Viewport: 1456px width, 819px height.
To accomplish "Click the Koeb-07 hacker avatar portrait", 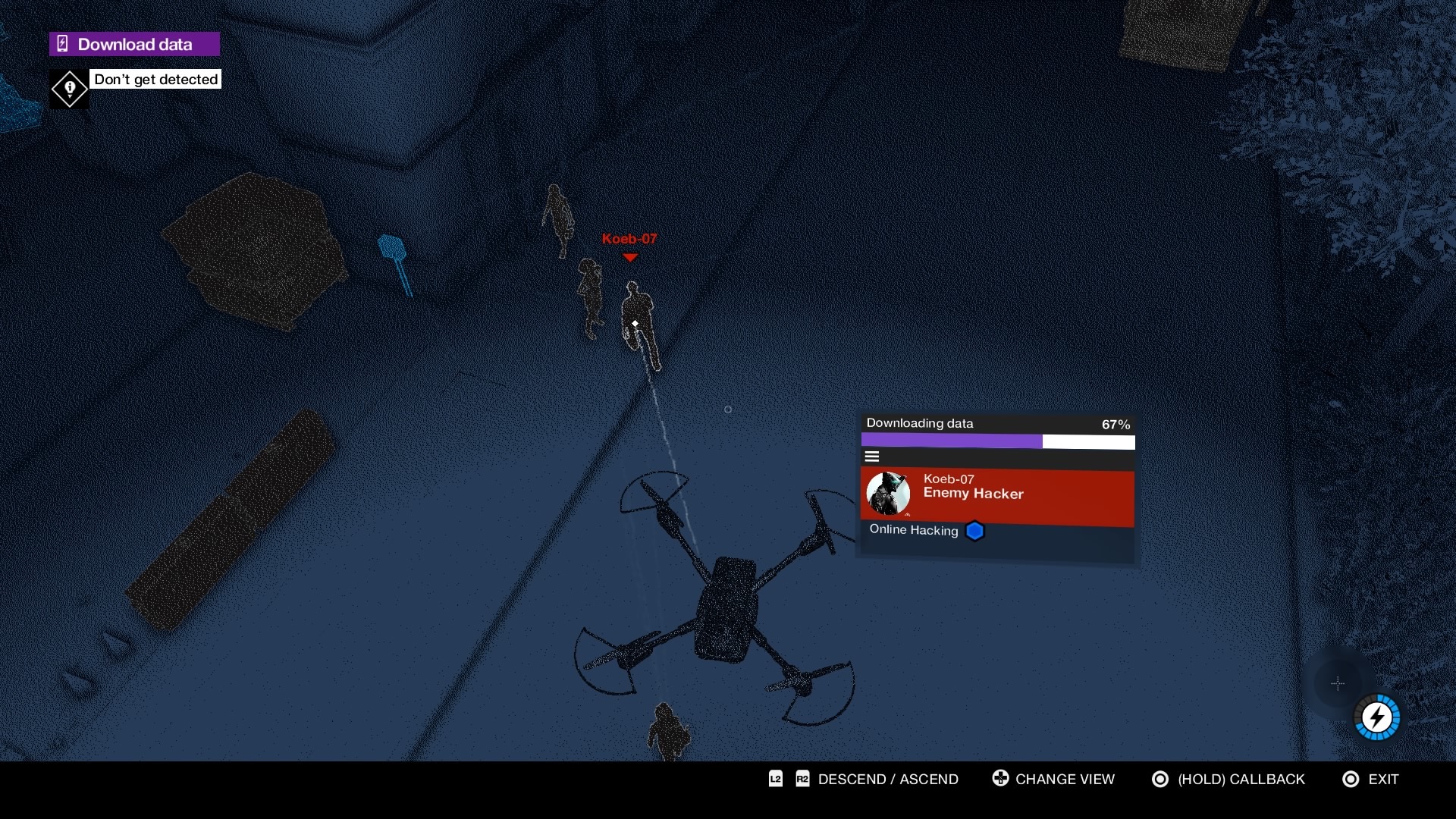I will (888, 494).
